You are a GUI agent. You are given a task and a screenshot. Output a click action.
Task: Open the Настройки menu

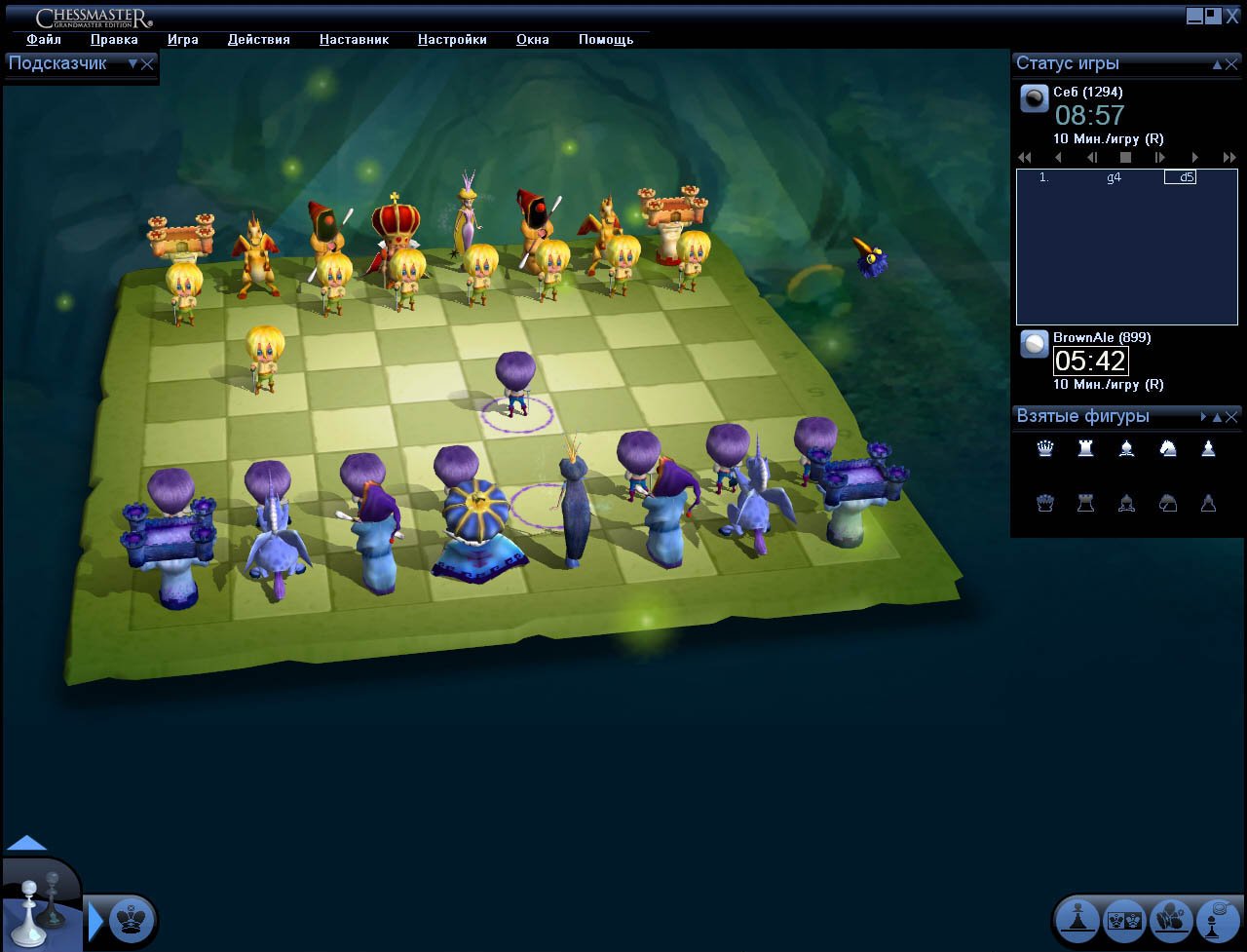coord(452,39)
